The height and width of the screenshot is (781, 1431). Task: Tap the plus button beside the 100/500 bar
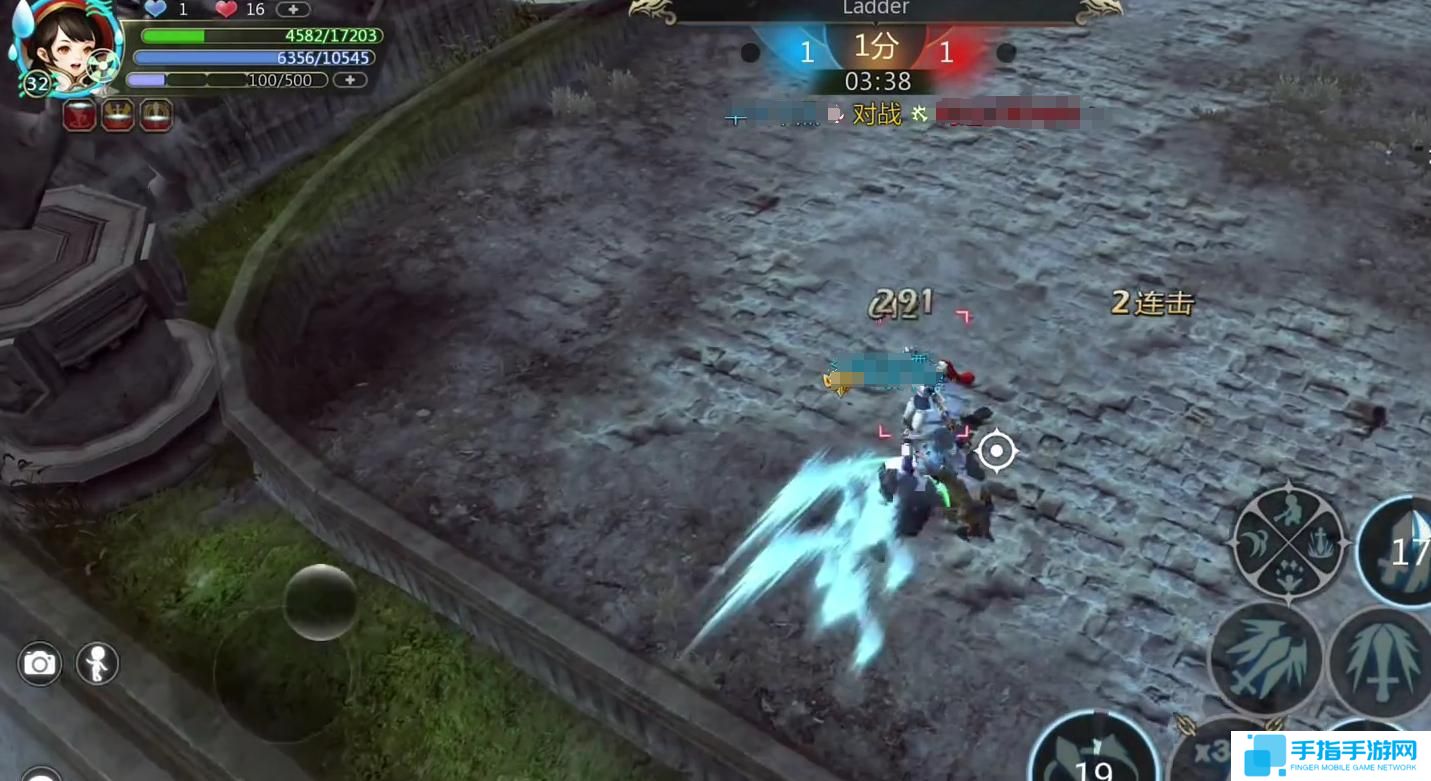tap(349, 80)
